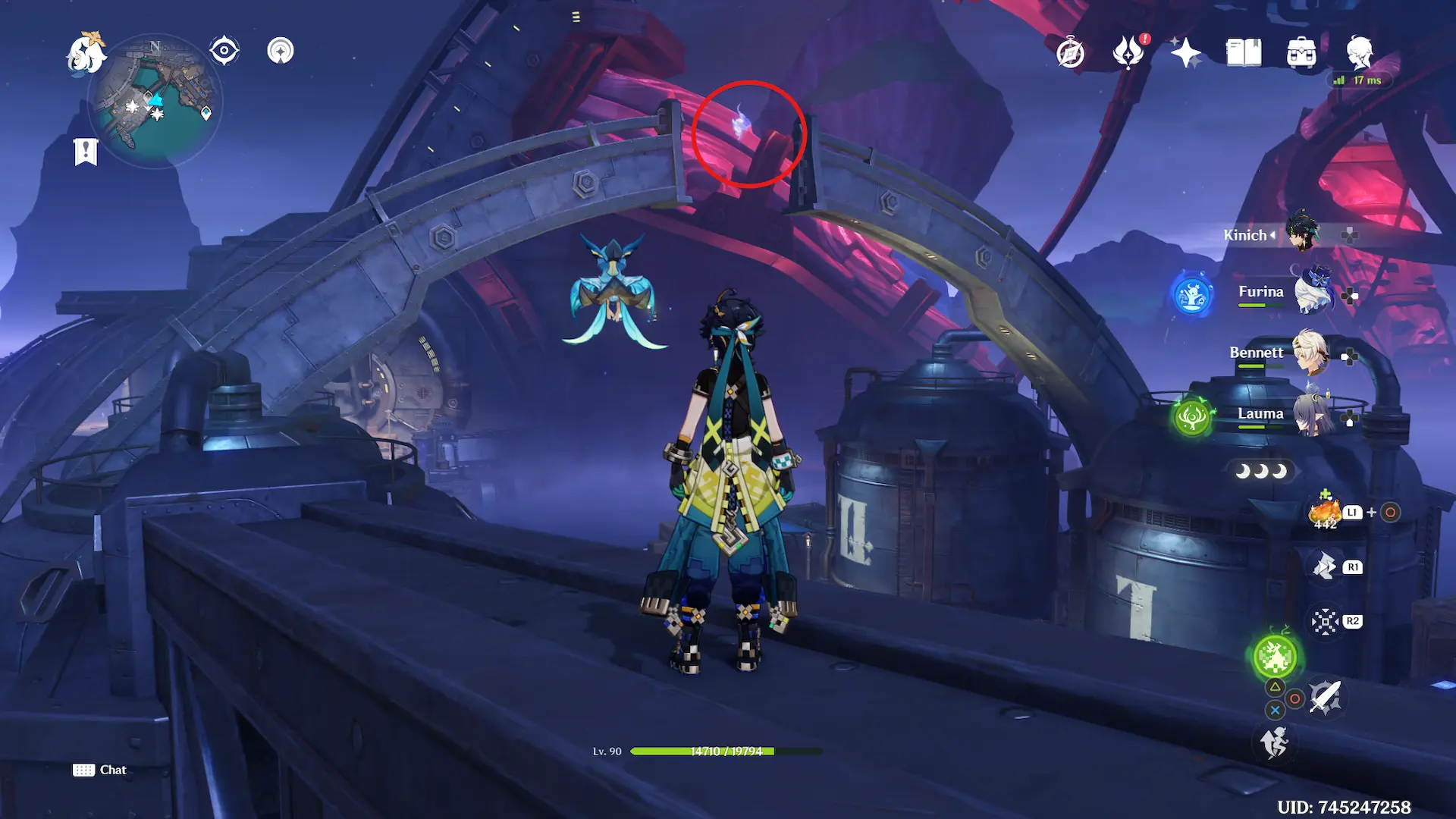Open the circular minimap
The image size is (1456, 819).
click(x=155, y=100)
